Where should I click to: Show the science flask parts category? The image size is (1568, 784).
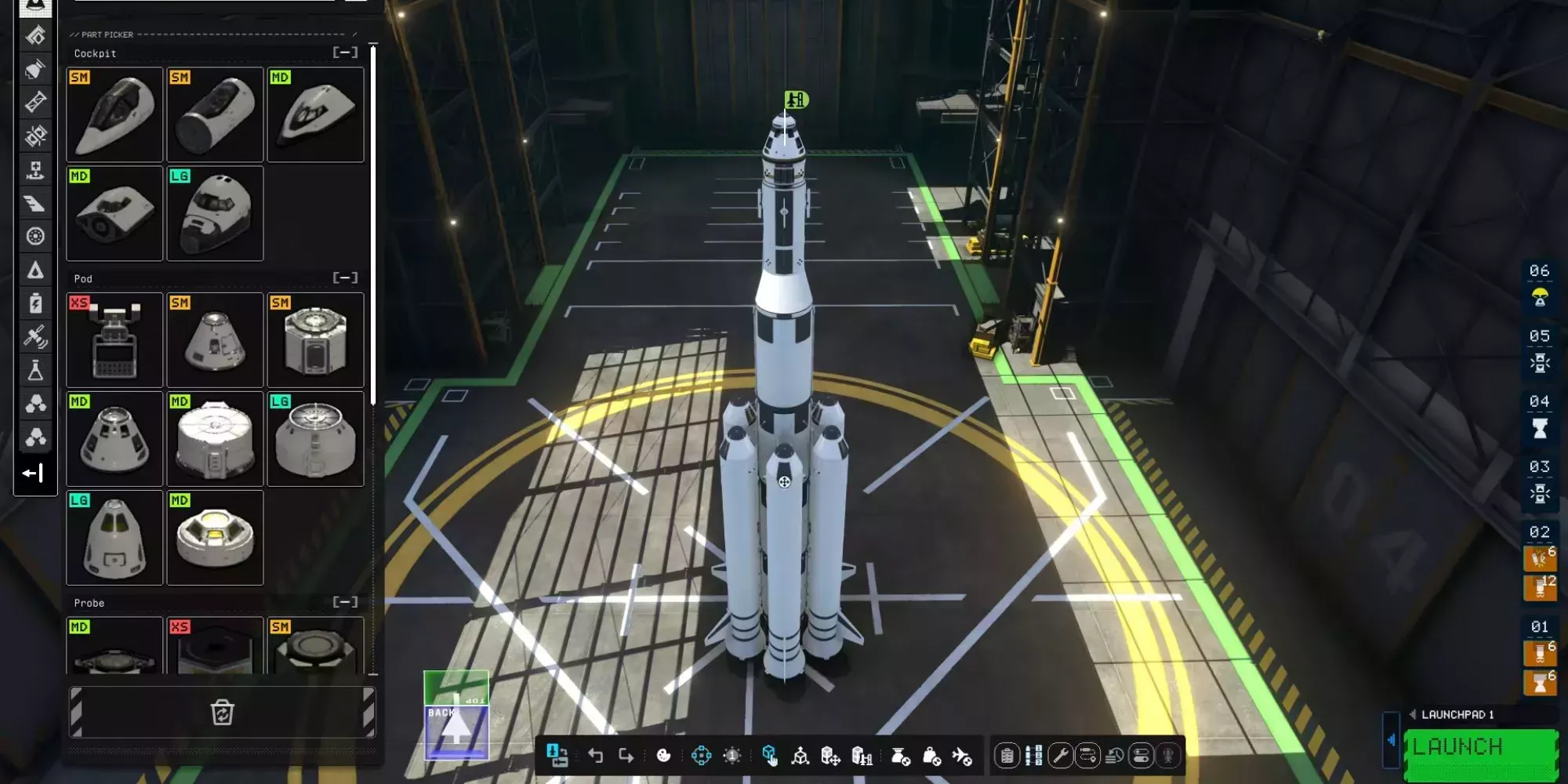click(35, 370)
